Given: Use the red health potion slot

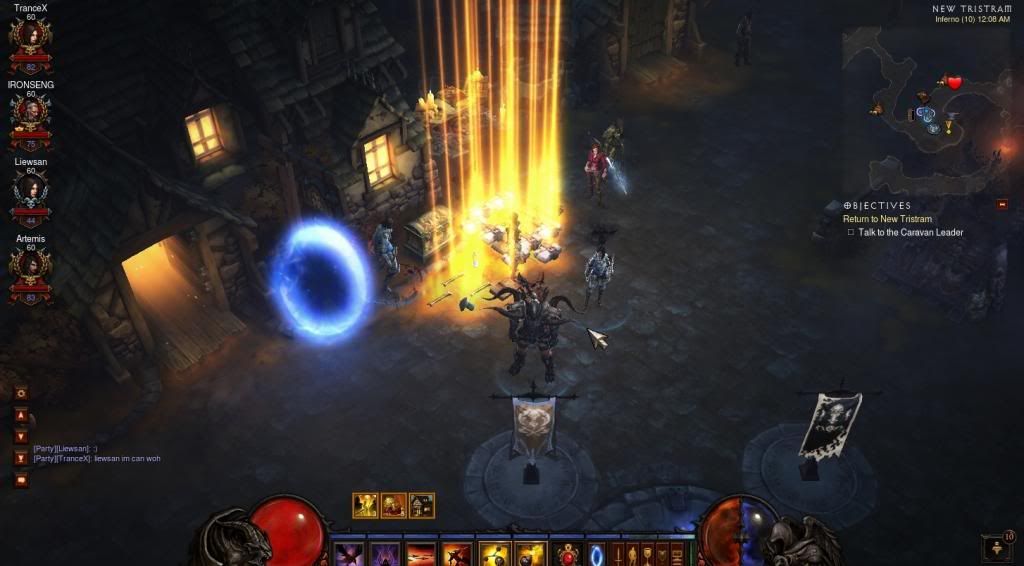Looking at the screenshot, I should click(x=569, y=554).
